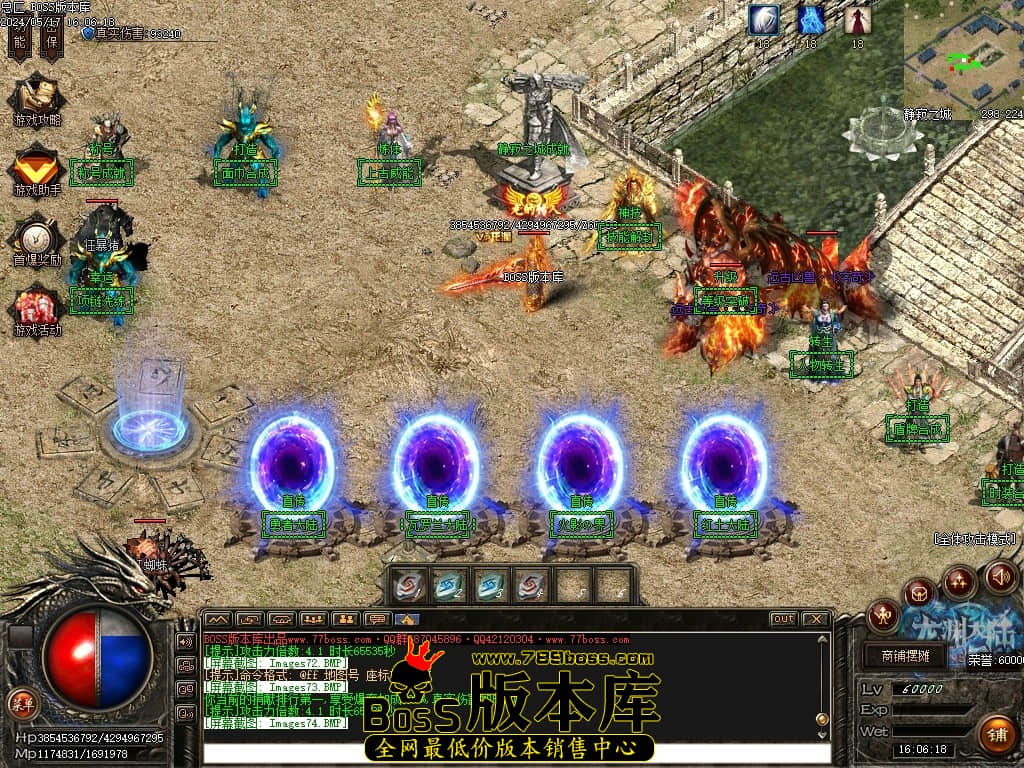The width and height of the screenshot is (1024, 768).
Task: Select the mountain-icon chat channel tab
Action: click(x=217, y=619)
